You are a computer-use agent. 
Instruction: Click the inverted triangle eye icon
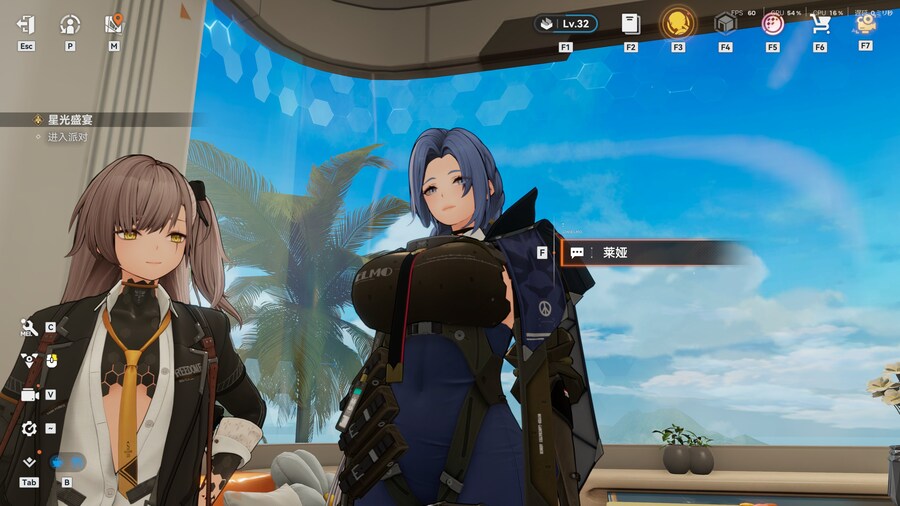pyautogui.click(x=29, y=360)
